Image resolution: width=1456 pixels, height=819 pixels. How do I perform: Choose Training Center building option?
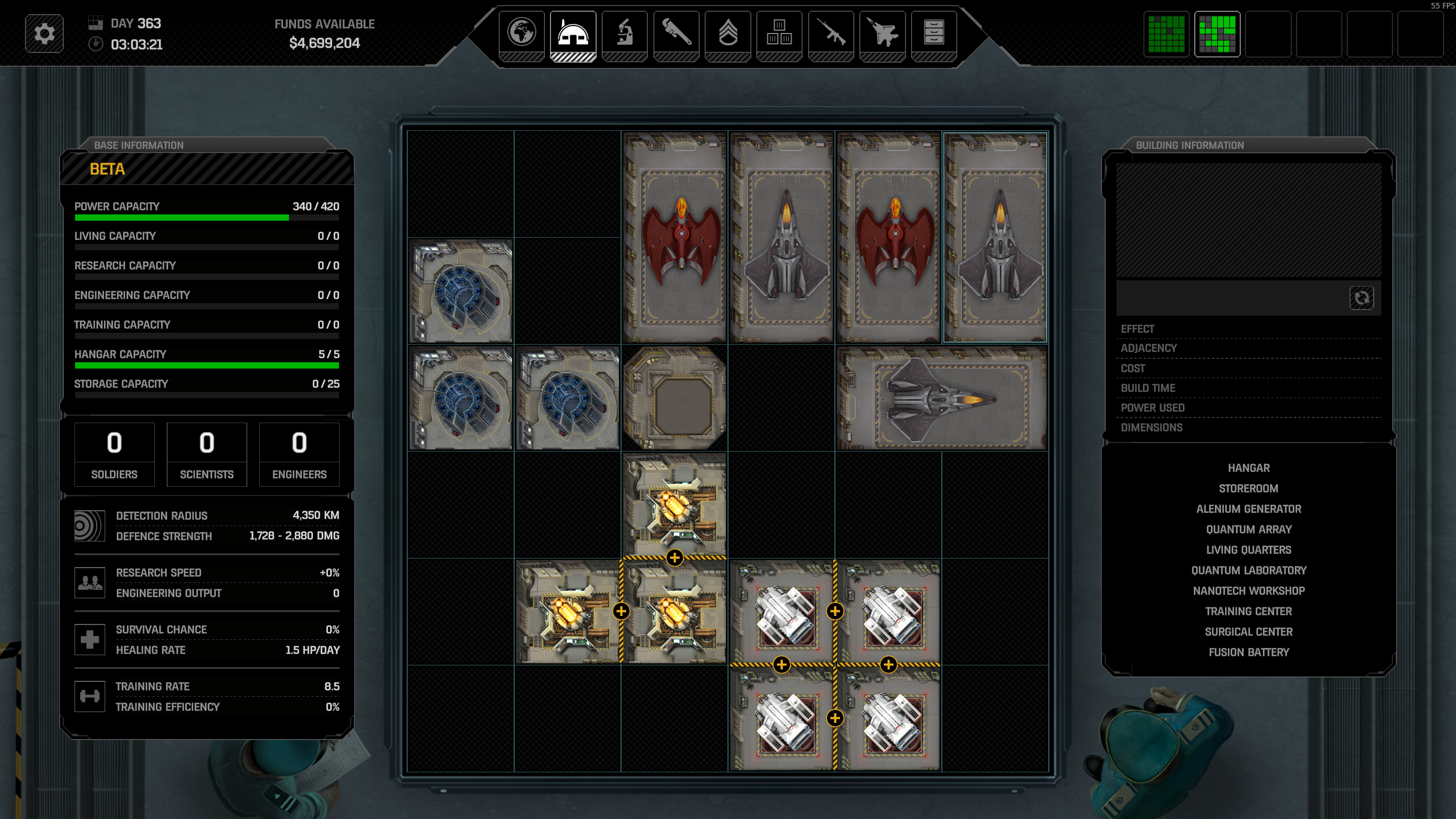click(x=1248, y=611)
